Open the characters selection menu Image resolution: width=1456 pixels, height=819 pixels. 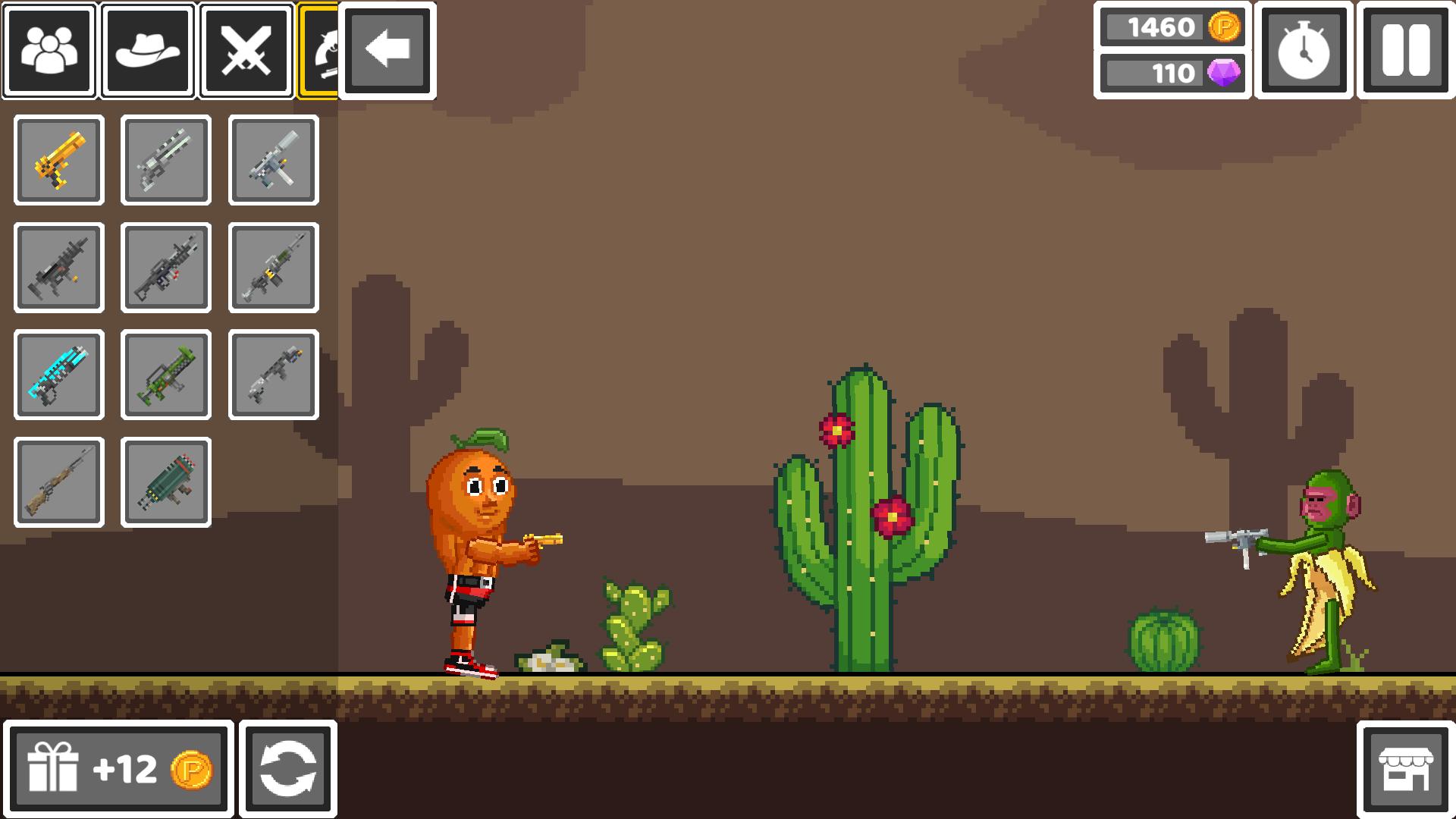[x=48, y=51]
